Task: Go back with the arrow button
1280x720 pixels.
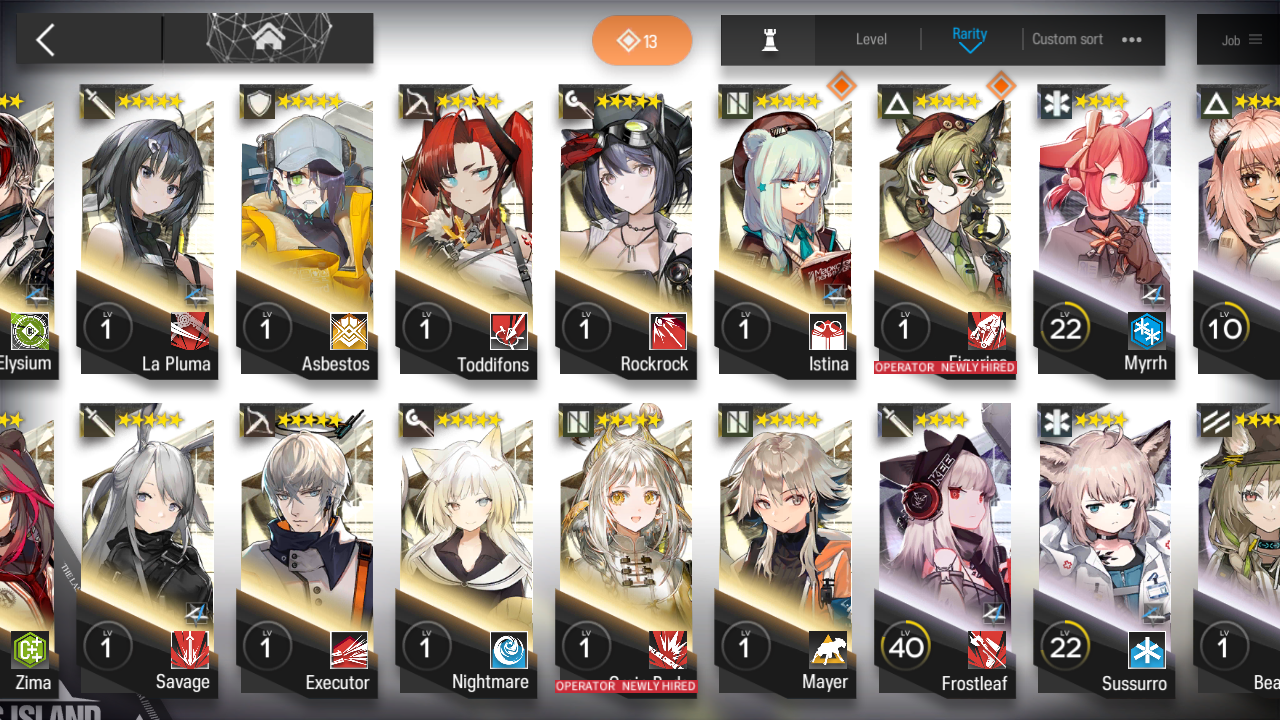Action: tap(45, 40)
